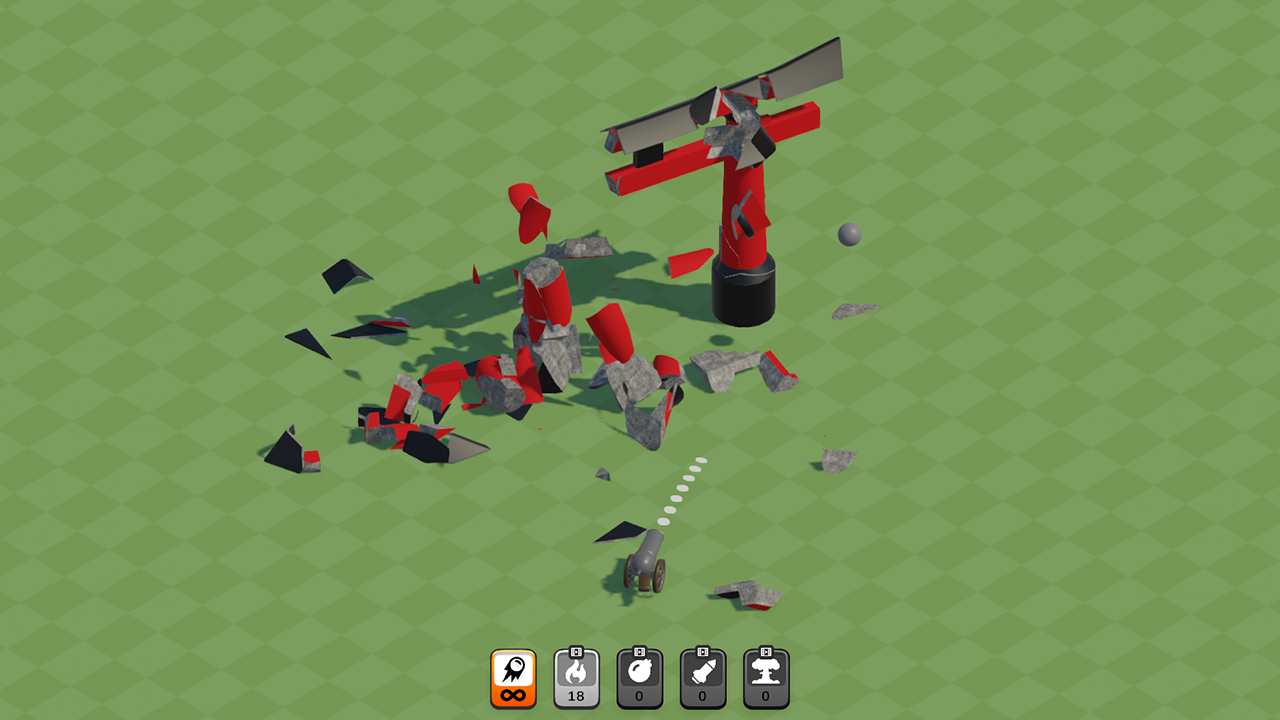
Task: Select the fireball weapon
Action: (x=575, y=677)
